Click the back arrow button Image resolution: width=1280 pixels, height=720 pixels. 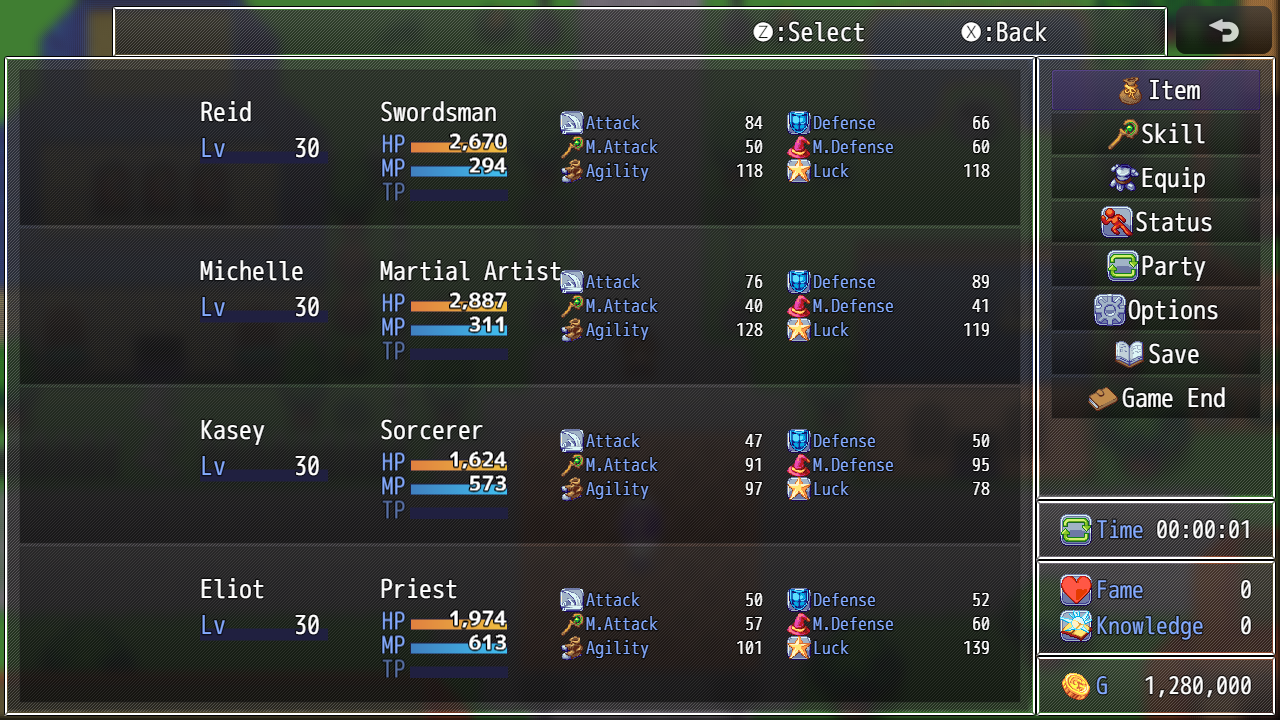coord(1223,32)
